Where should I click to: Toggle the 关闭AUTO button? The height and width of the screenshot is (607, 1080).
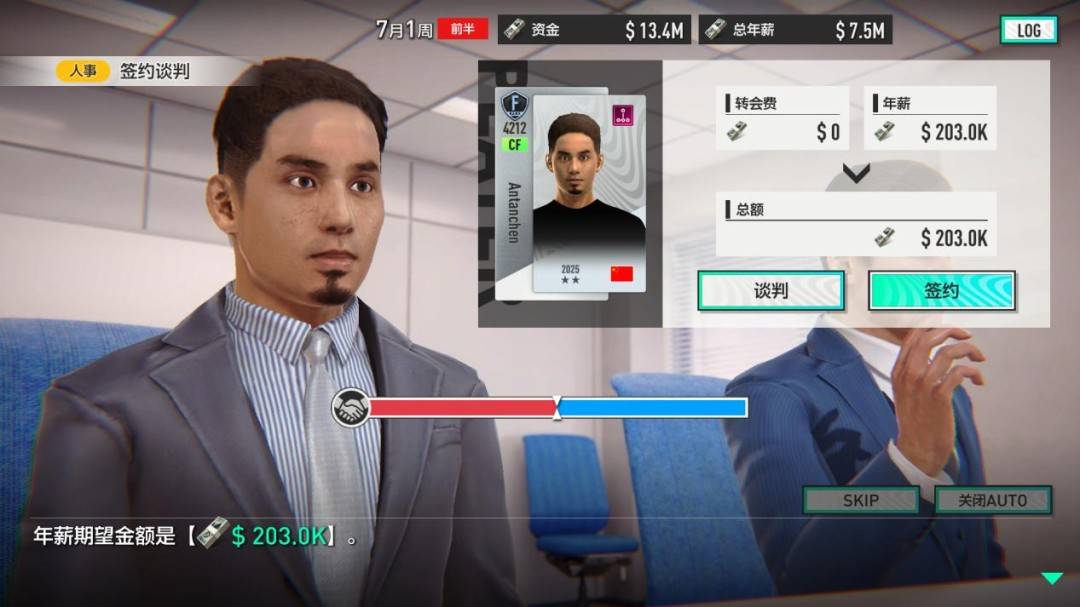(992, 500)
